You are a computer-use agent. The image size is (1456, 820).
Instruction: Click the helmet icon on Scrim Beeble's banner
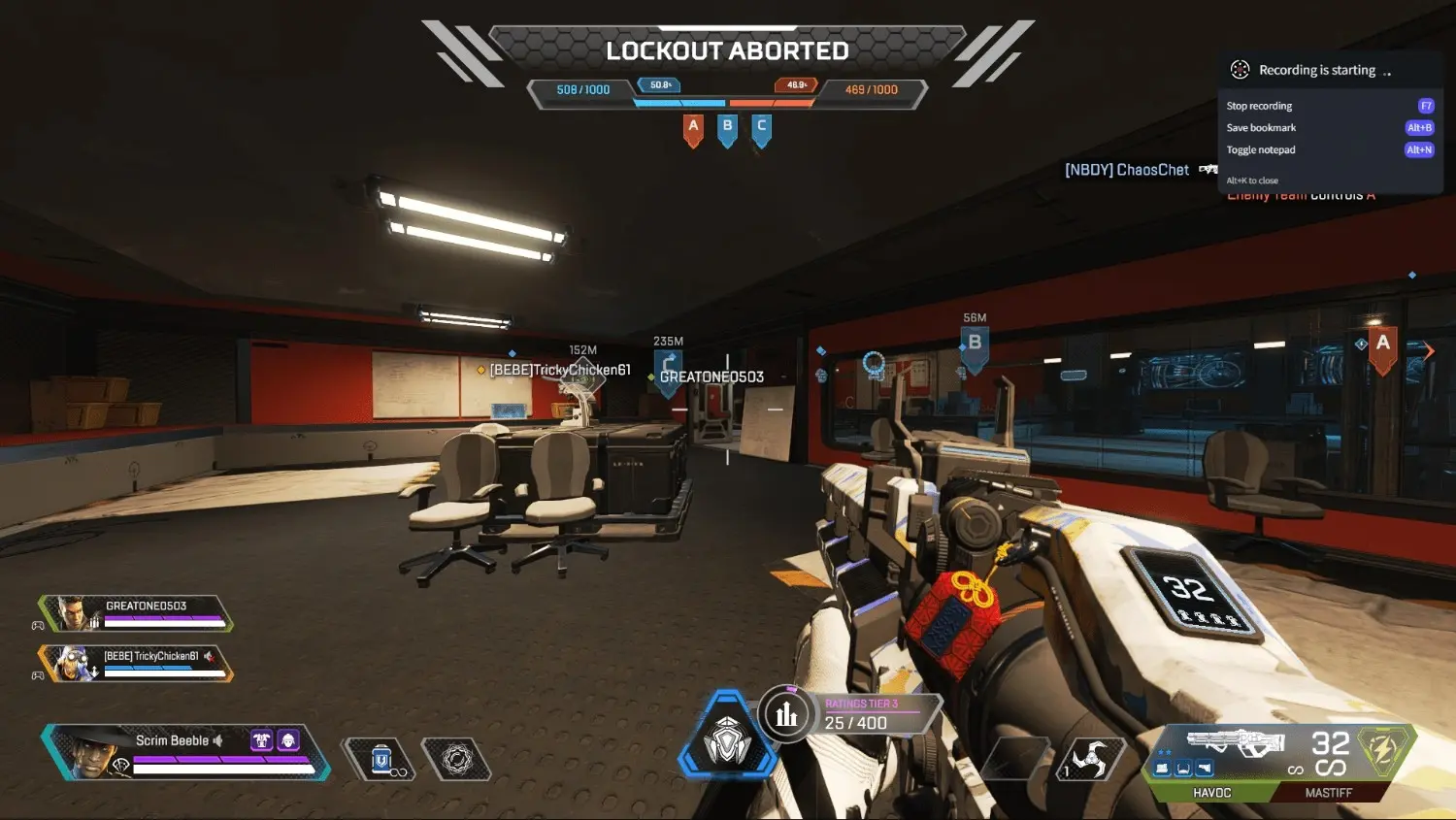pyautogui.click(x=288, y=740)
